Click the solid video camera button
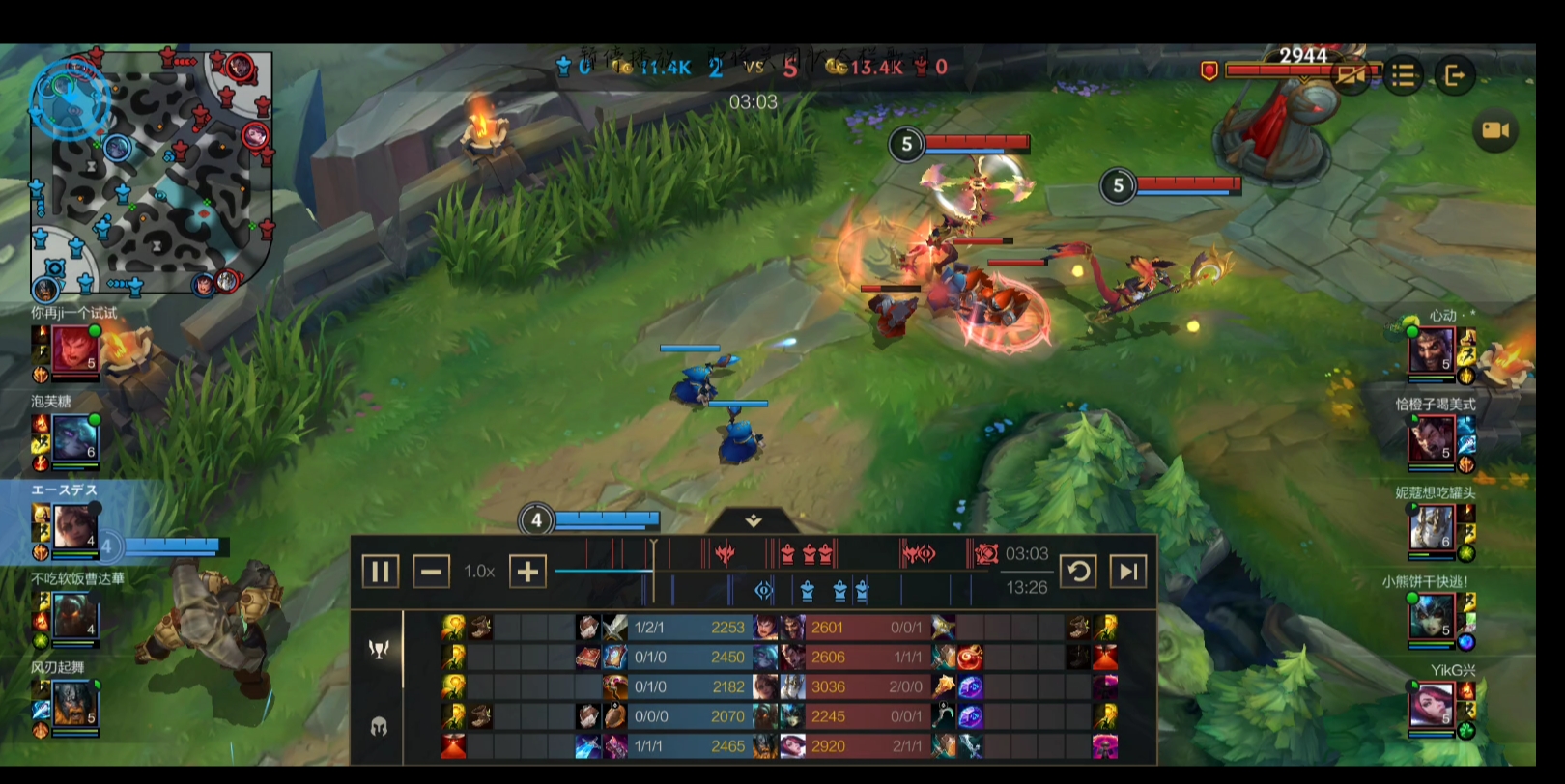Viewport: 1565px width, 784px height. pos(1495,130)
